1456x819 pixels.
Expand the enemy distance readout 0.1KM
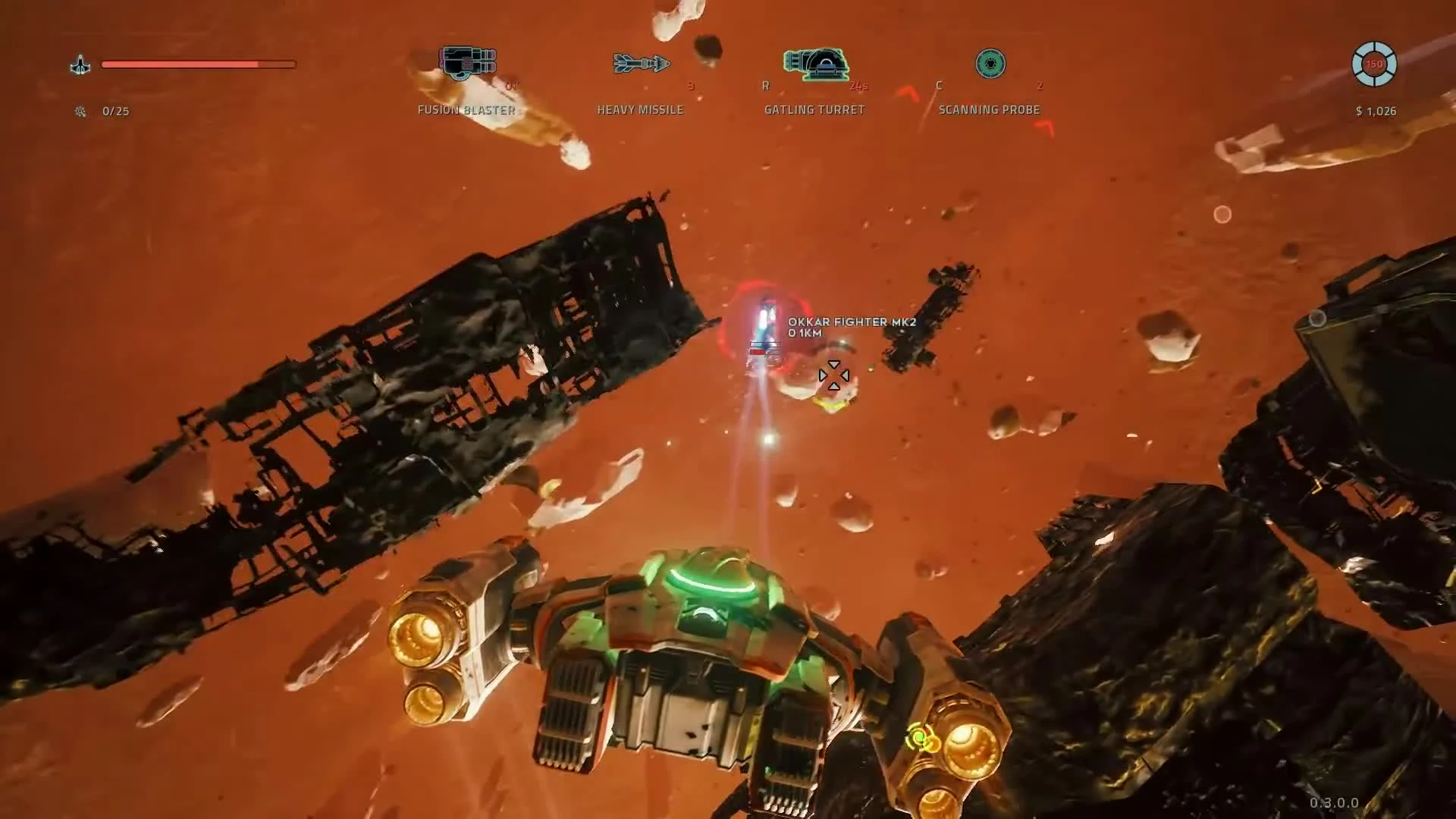807,331
